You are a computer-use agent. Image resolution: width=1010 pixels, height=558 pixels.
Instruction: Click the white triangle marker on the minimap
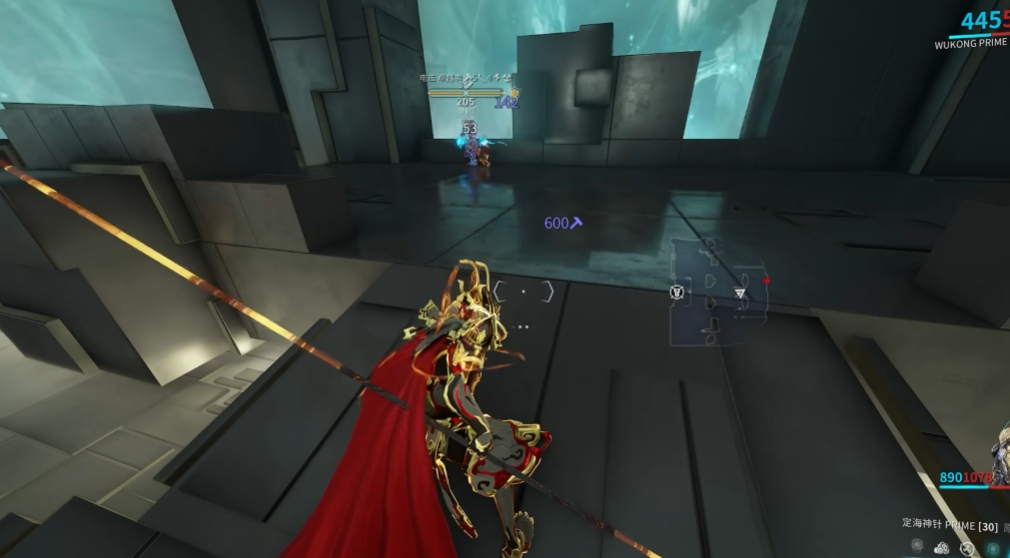point(740,293)
